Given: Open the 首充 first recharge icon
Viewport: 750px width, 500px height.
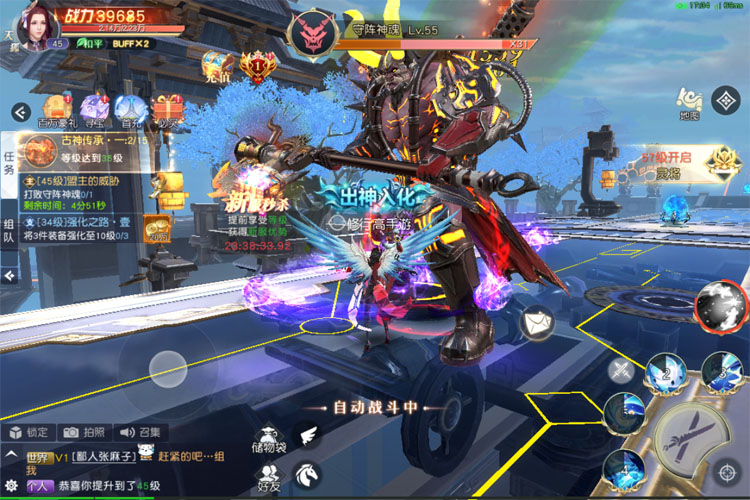Looking at the screenshot, I should point(130,110).
